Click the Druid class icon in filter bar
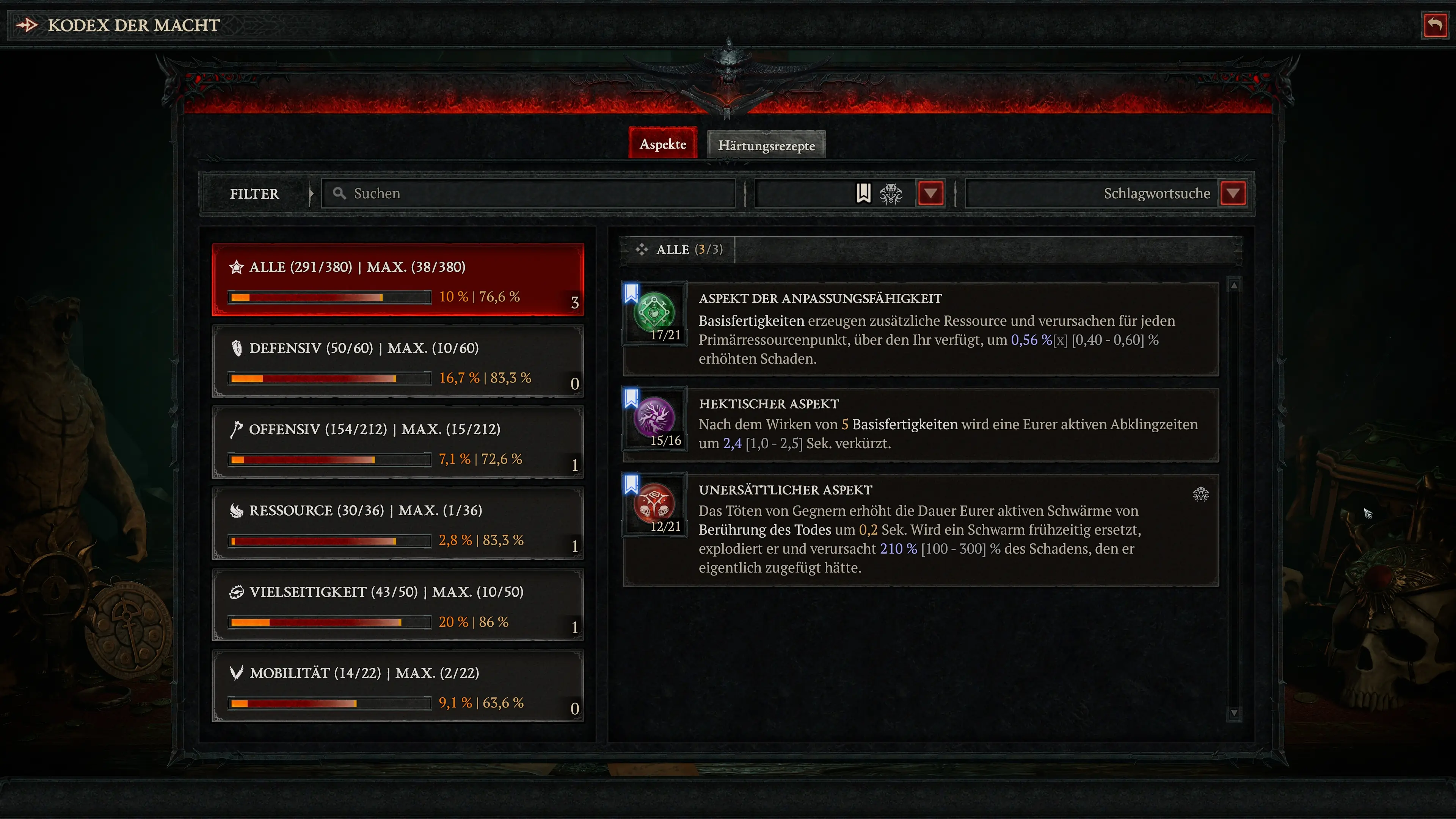The image size is (1456, 819). point(891,193)
